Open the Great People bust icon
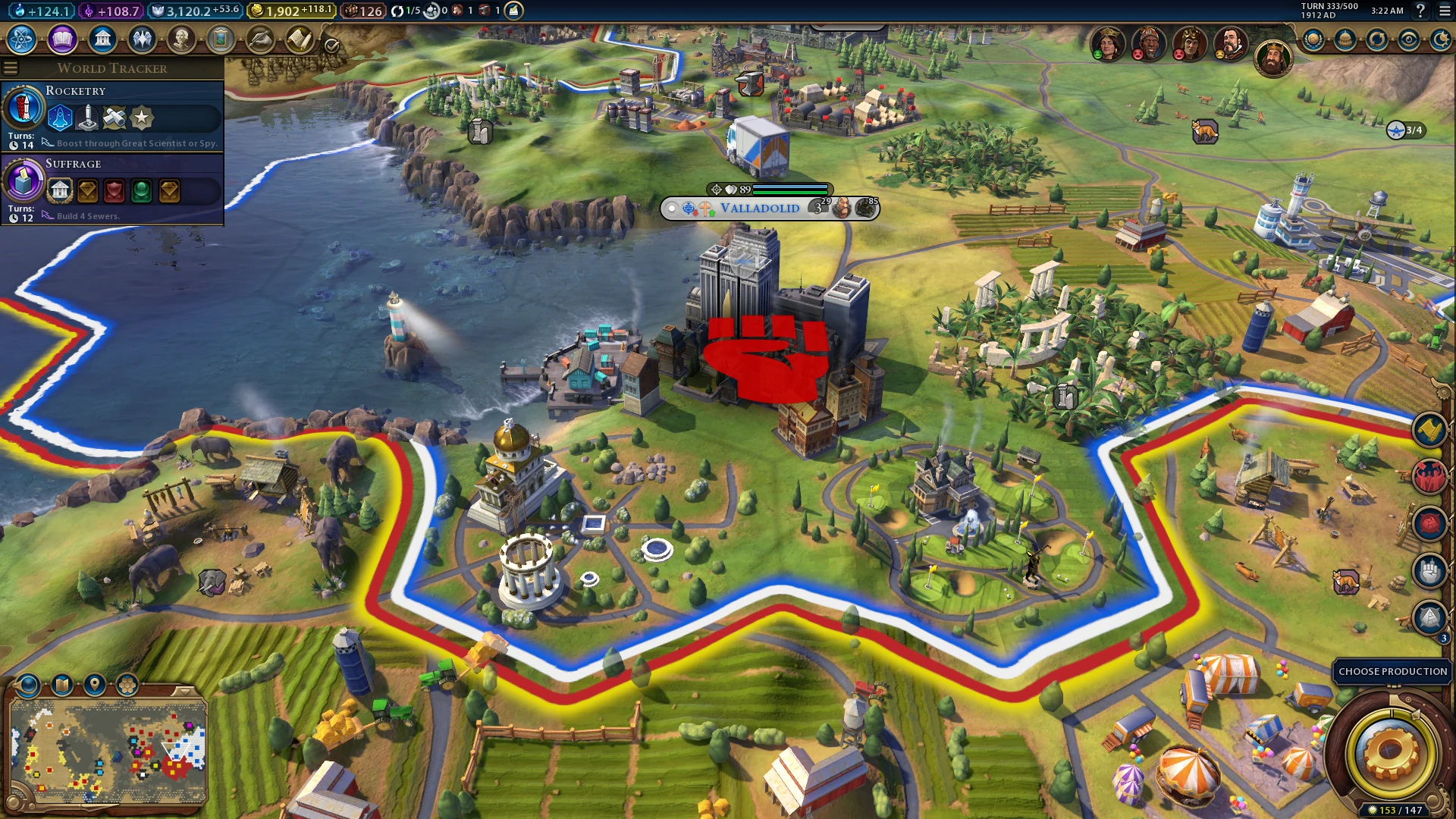 (181, 39)
